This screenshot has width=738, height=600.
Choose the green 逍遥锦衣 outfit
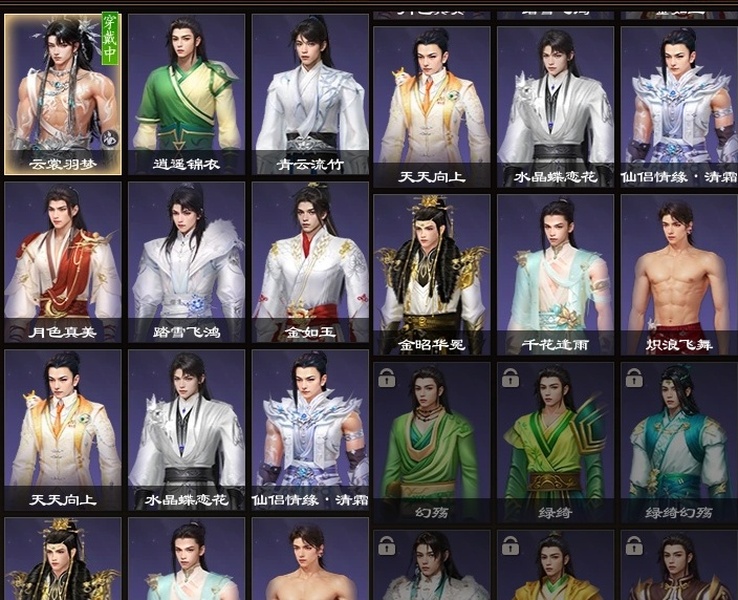click(186, 94)
